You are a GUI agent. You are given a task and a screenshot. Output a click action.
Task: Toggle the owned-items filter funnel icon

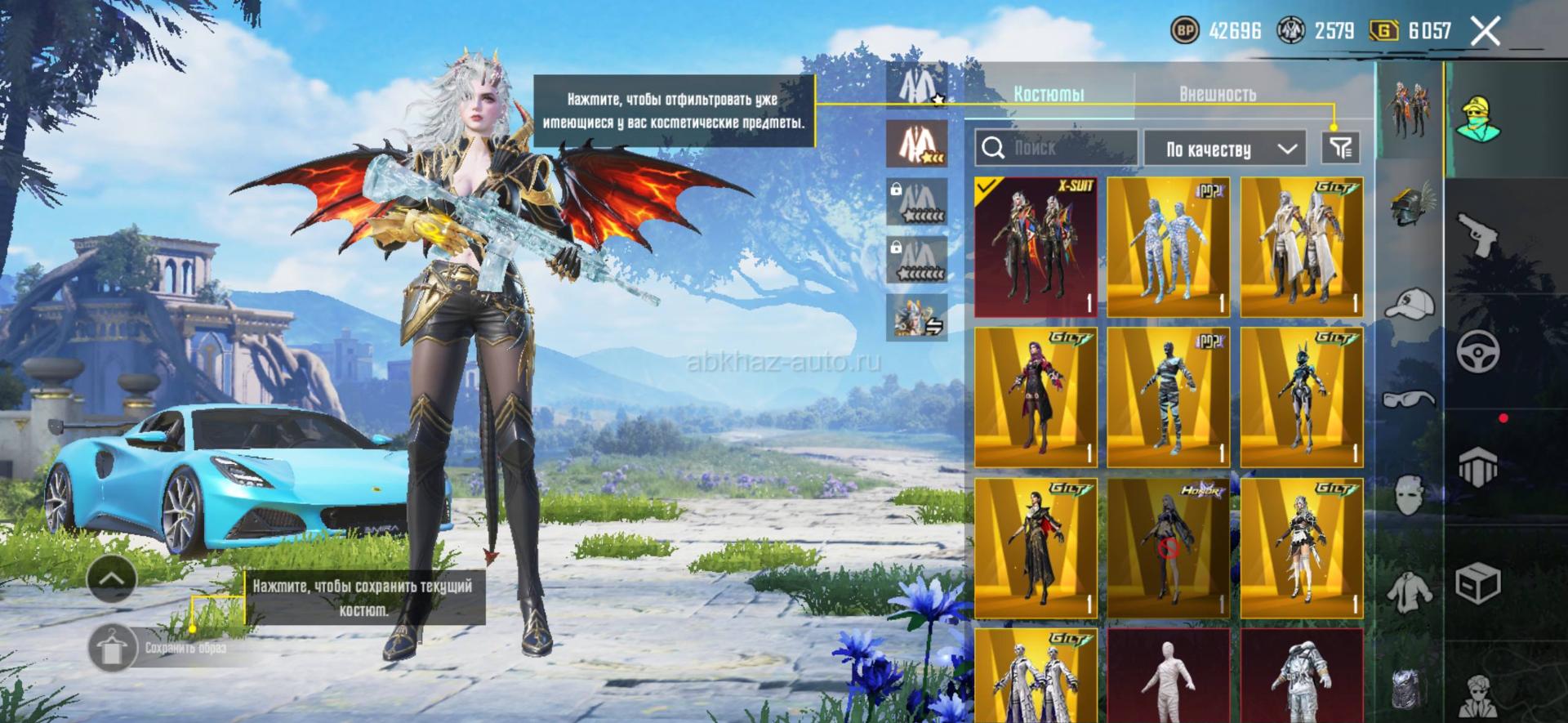(x=1340, y=148)
